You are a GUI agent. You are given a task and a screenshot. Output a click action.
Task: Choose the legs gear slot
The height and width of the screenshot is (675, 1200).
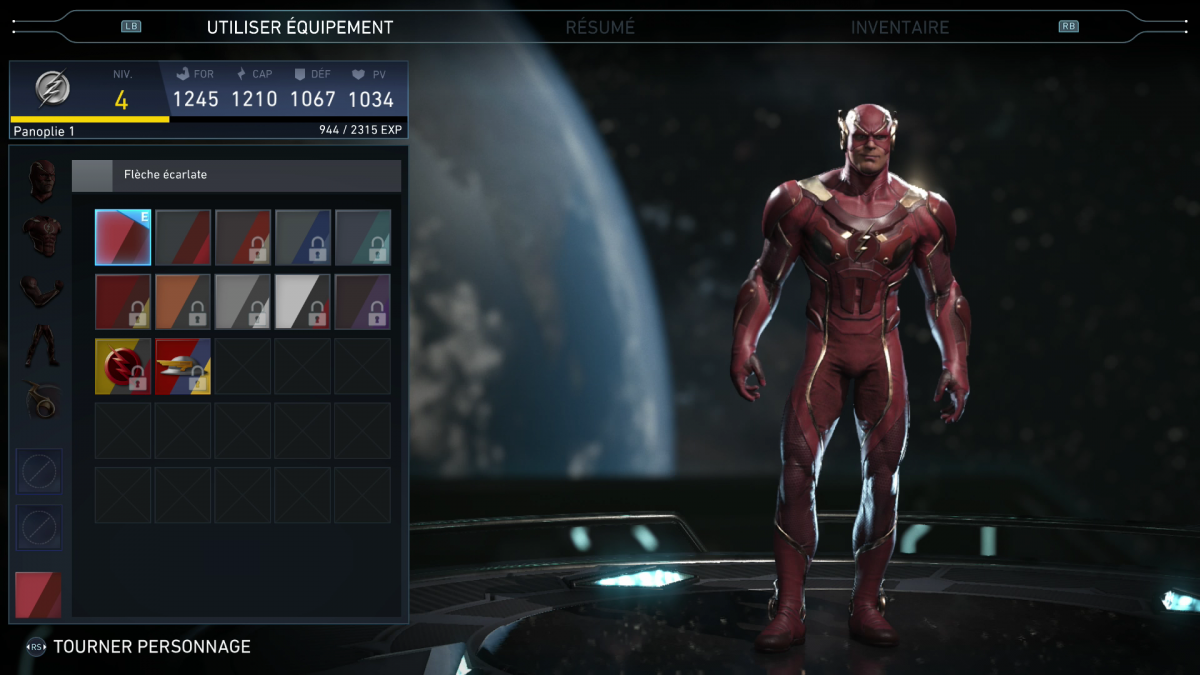(x=41, y=345)
